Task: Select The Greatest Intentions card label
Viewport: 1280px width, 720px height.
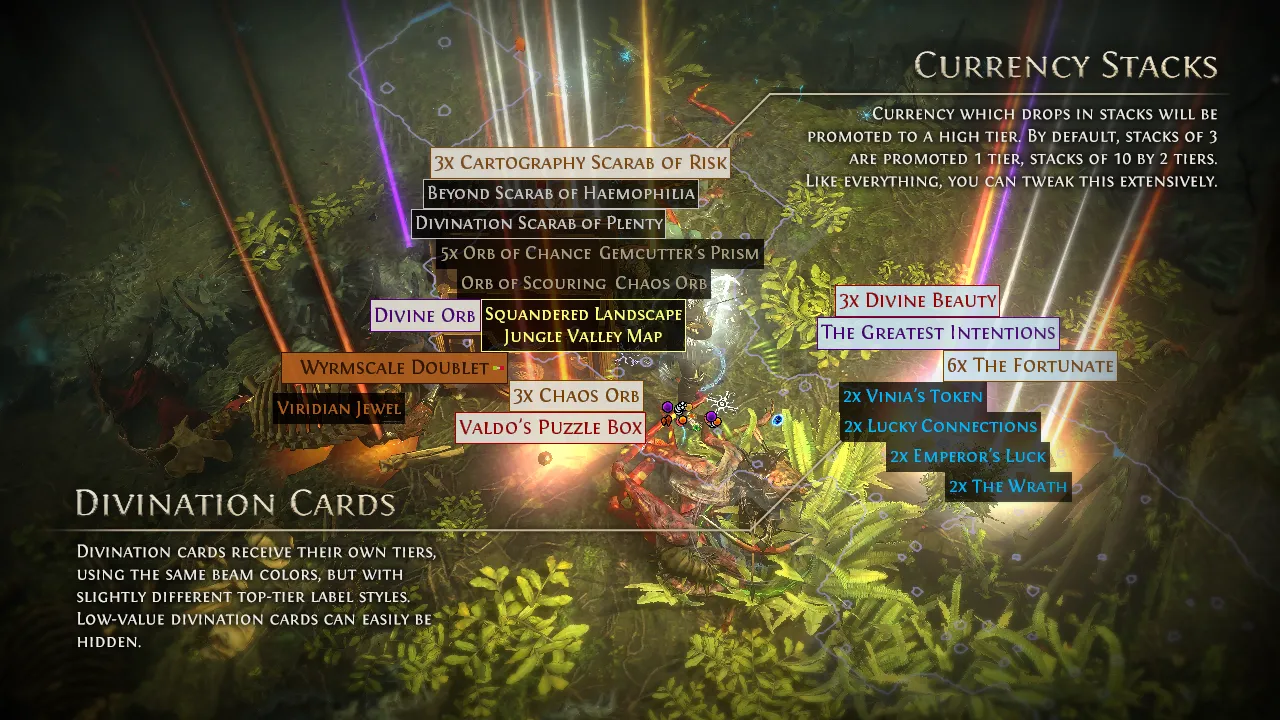Action: pyautogui.click(x=937, y=332)
